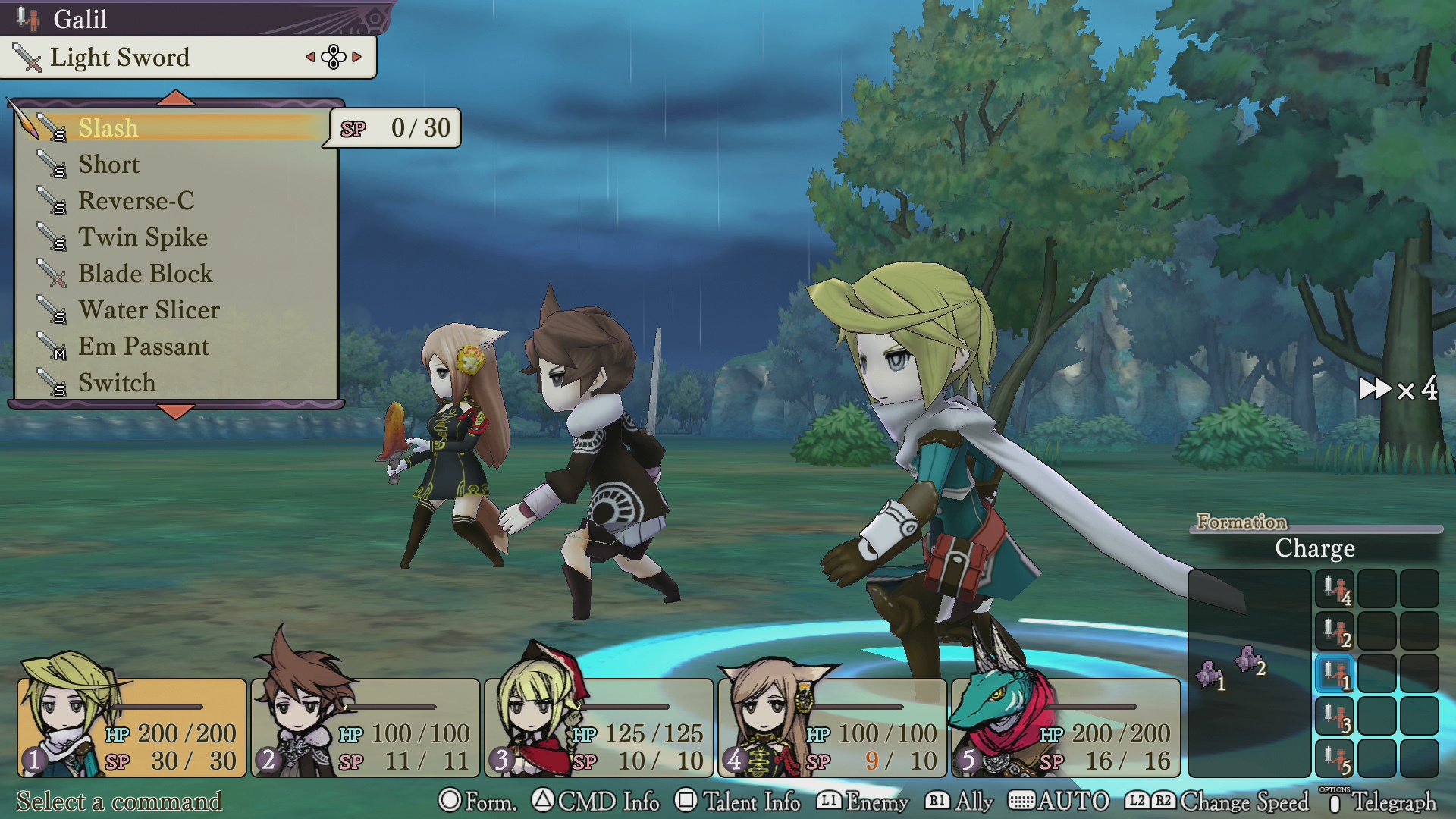Screen dimensions: 1456x819
Task: Click the character icon next to Galil's name
Action: (30, 18)
